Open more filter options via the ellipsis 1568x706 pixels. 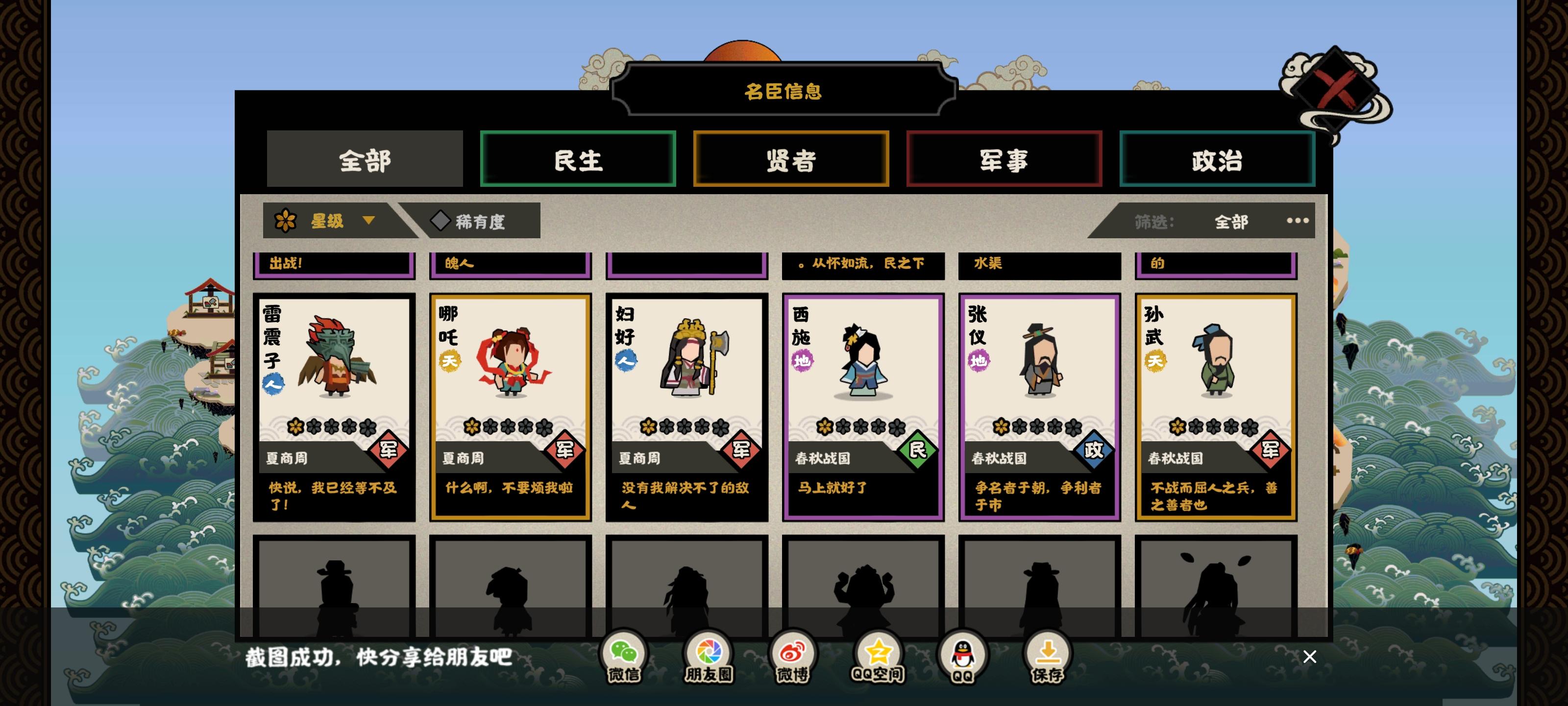tap(1297, 222)
